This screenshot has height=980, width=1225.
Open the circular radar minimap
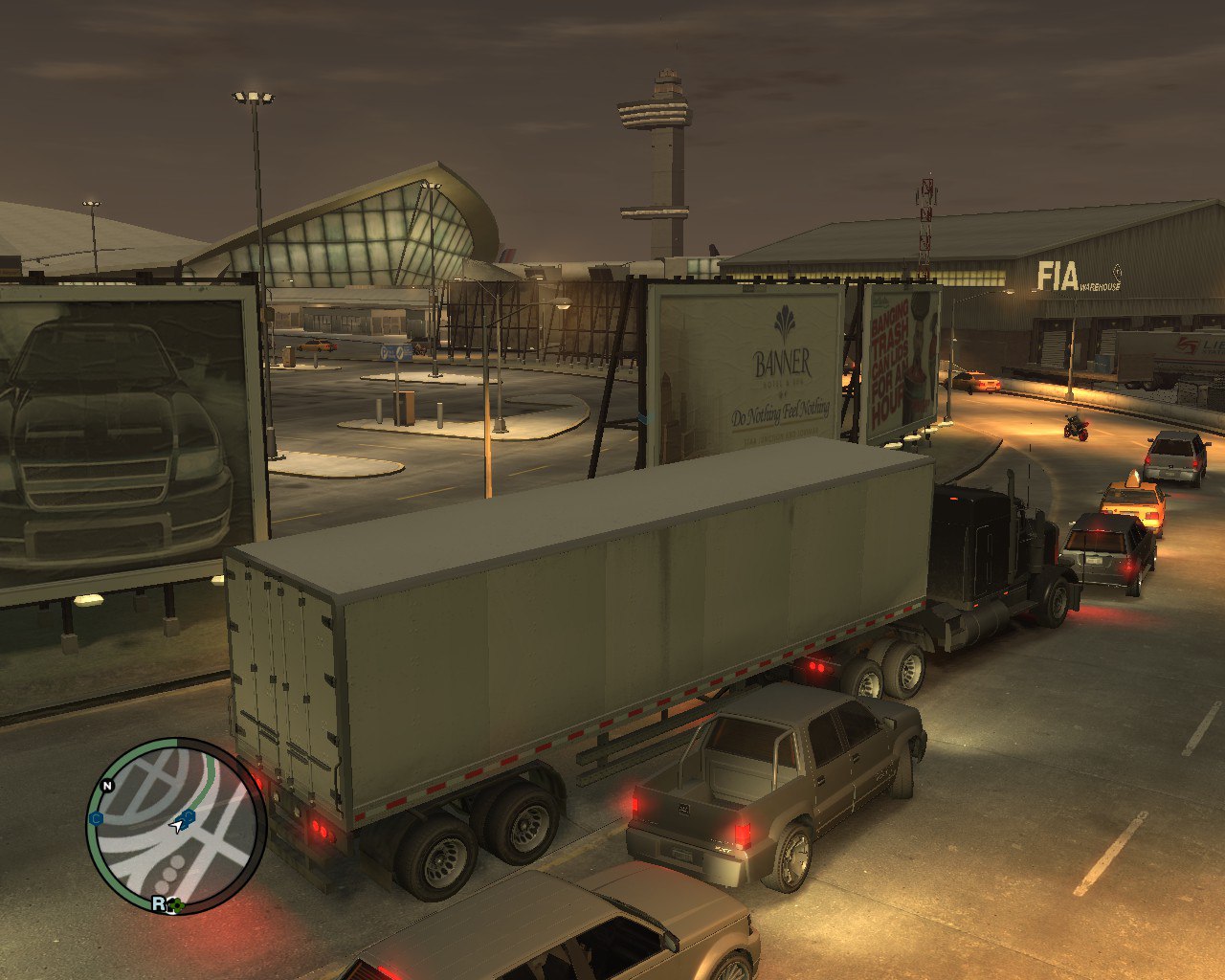(x=176, y=827)
